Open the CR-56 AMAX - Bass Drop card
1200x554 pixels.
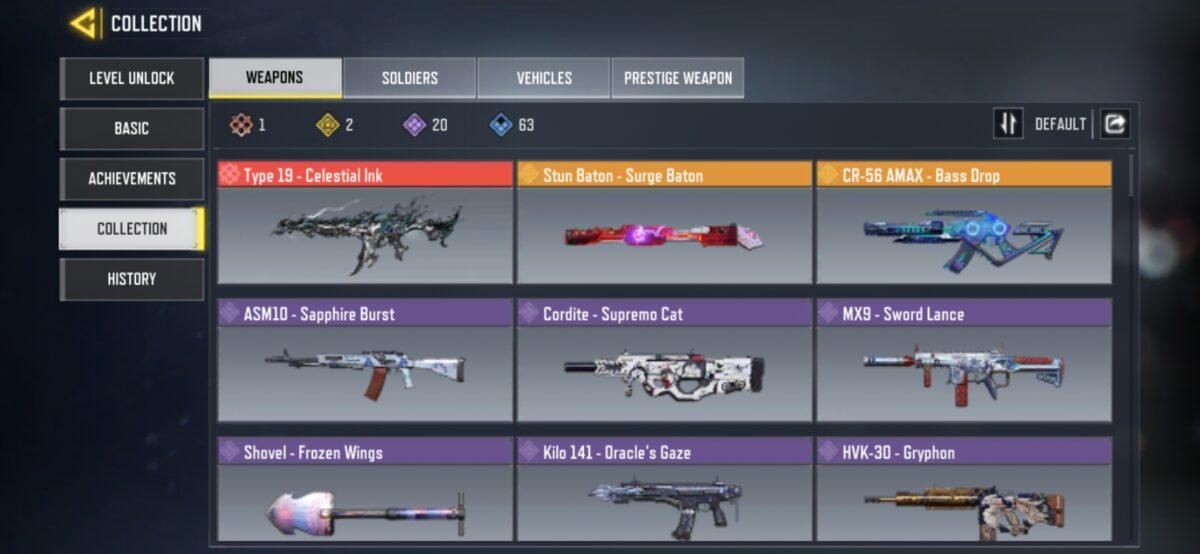[964, 222]
